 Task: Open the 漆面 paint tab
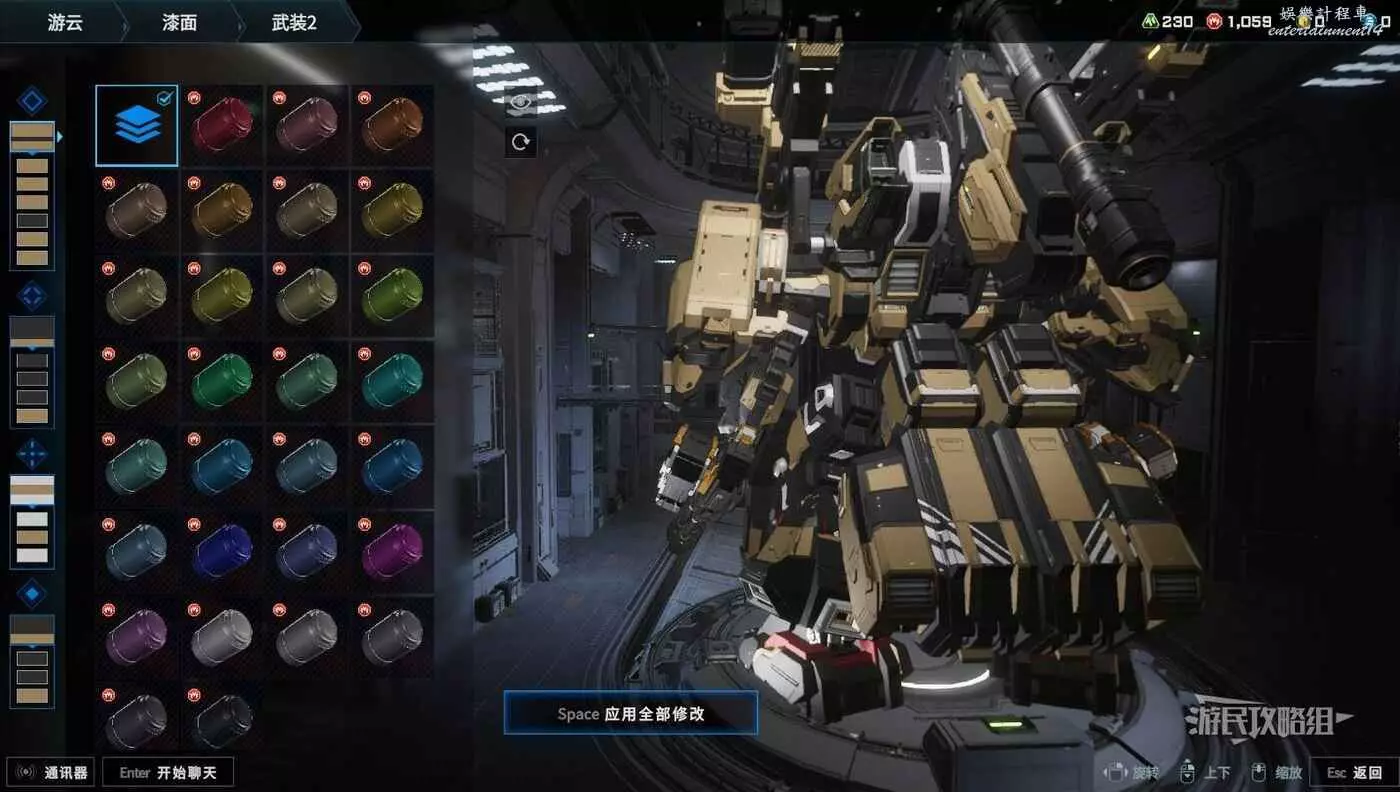coord(180,22)
